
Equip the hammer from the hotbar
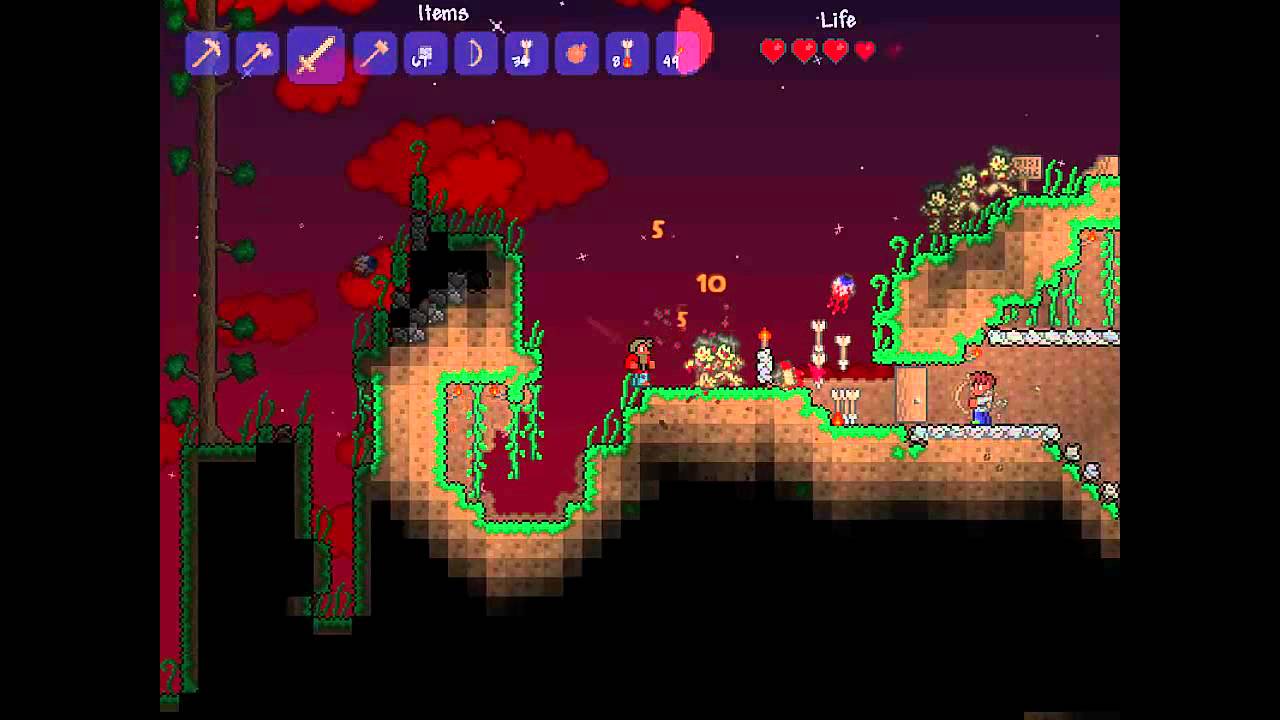375,53
